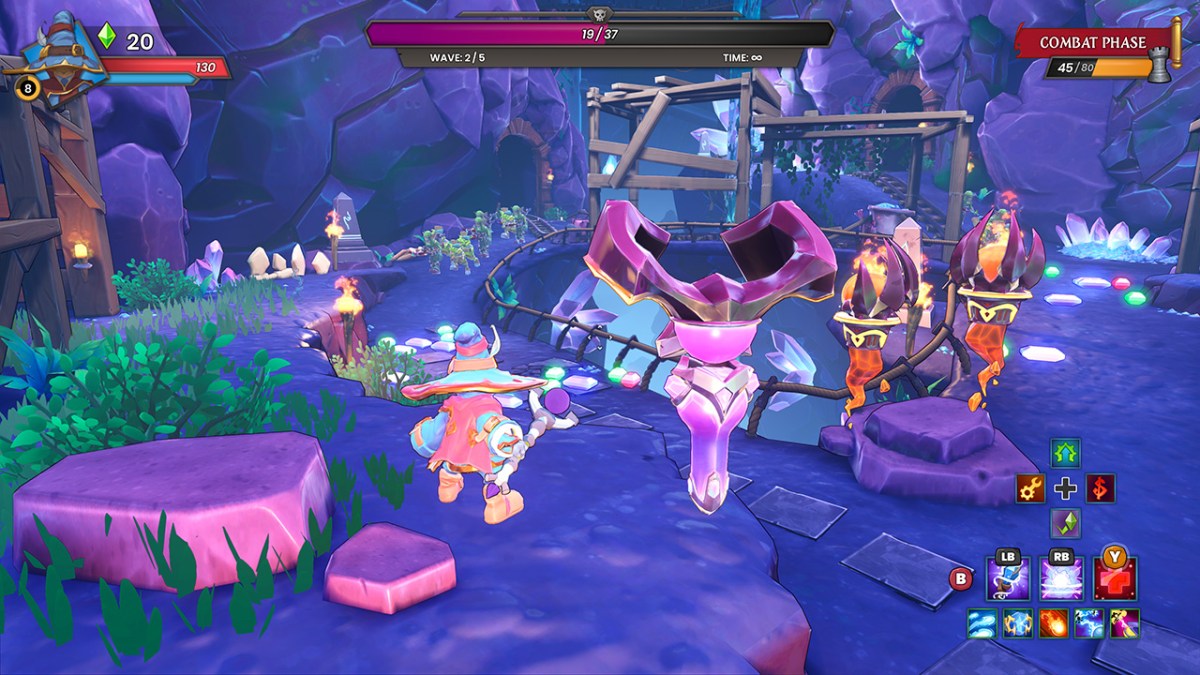Use the red cross heal ability

coord(1114,579)
